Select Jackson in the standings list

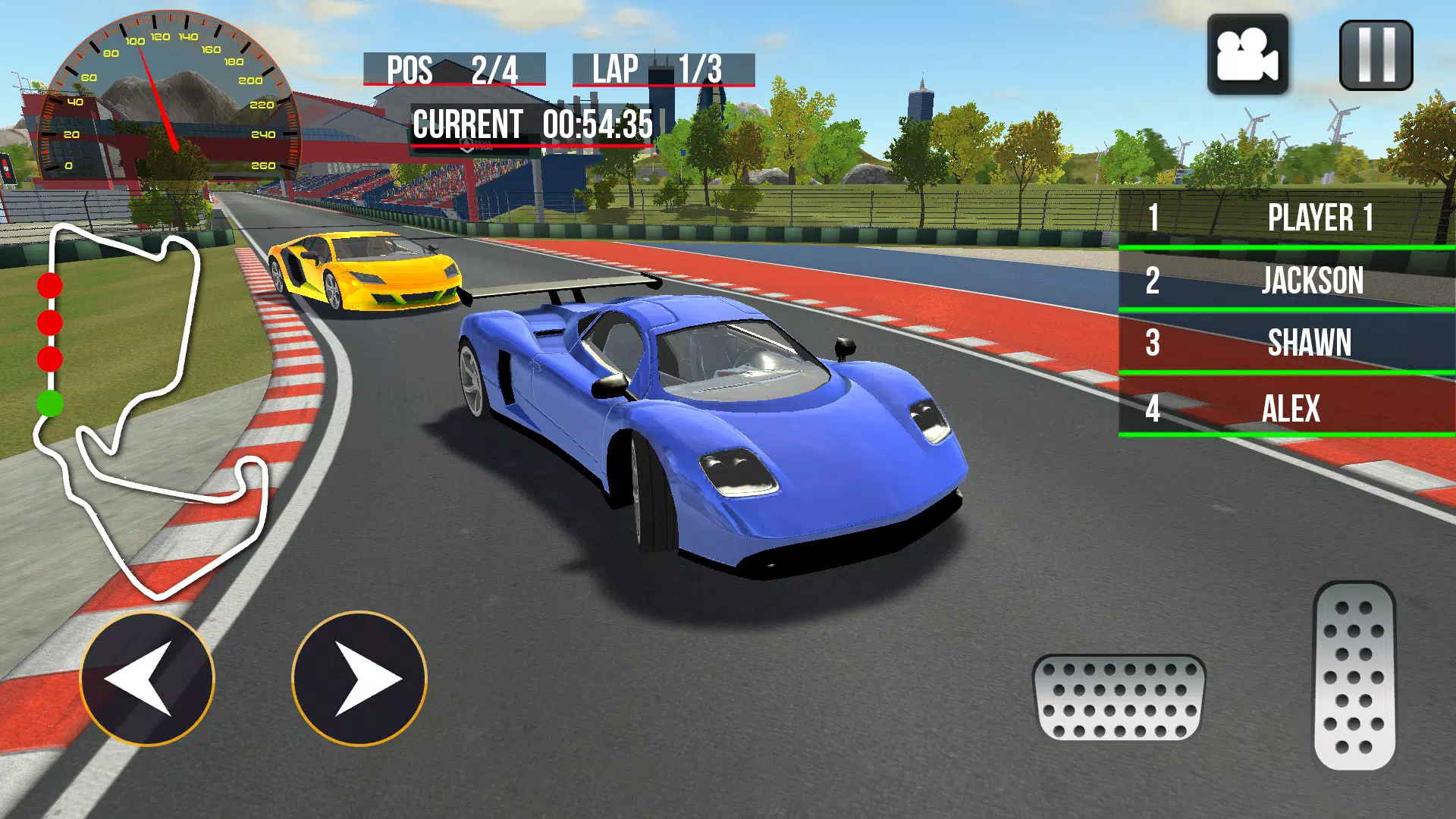(x=1287, y=280)
